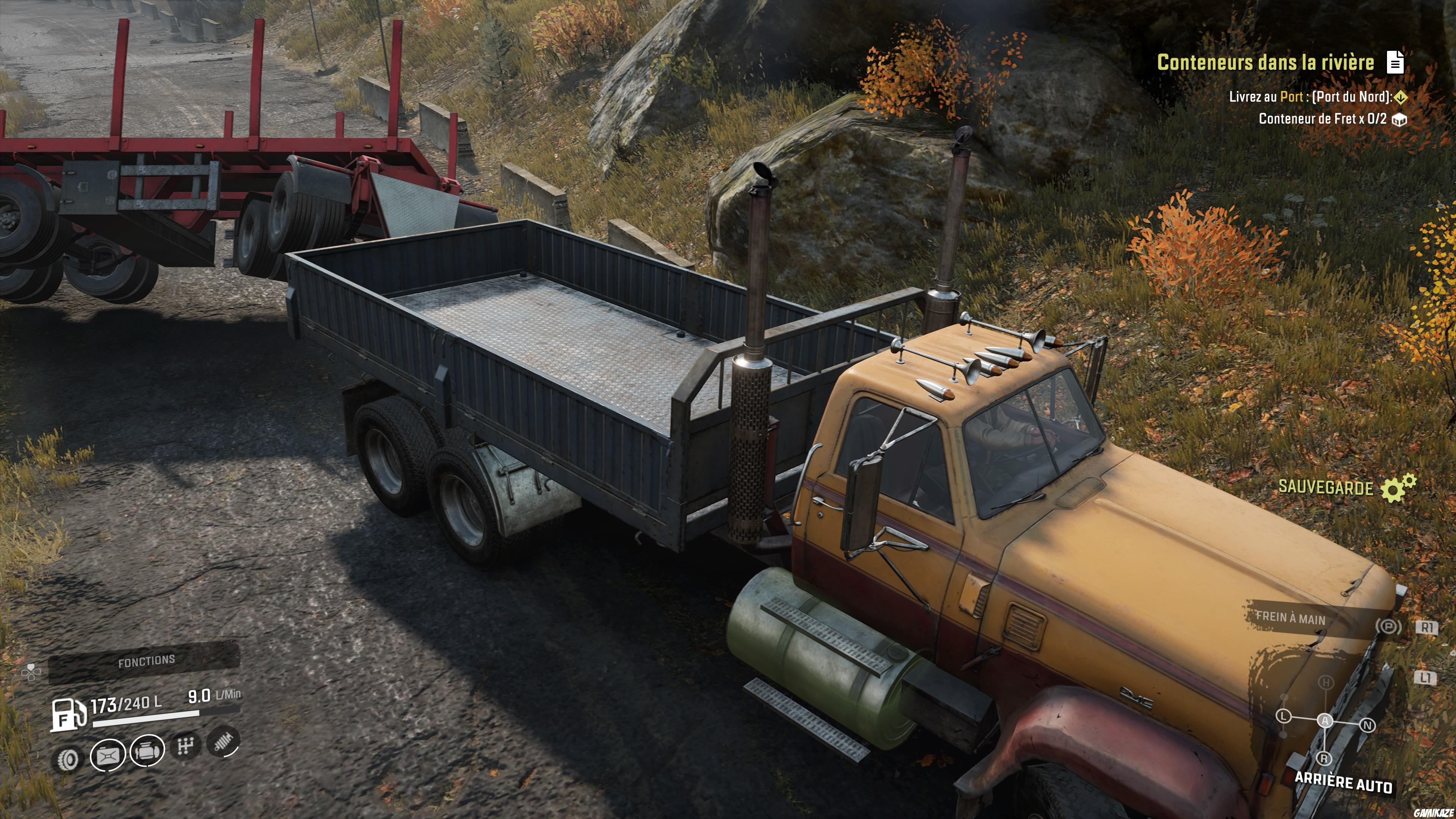Toggle the Frein à main handbrake
Image resolution: width=1456 pixels, height=819 pixels.
(x=1290, y=618)
